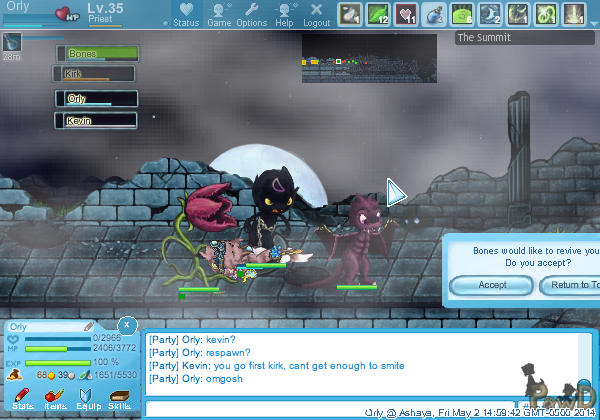This screenshot has width=600, height=420.
Task: Close the Orly character panel
Action: click(127, 325)
